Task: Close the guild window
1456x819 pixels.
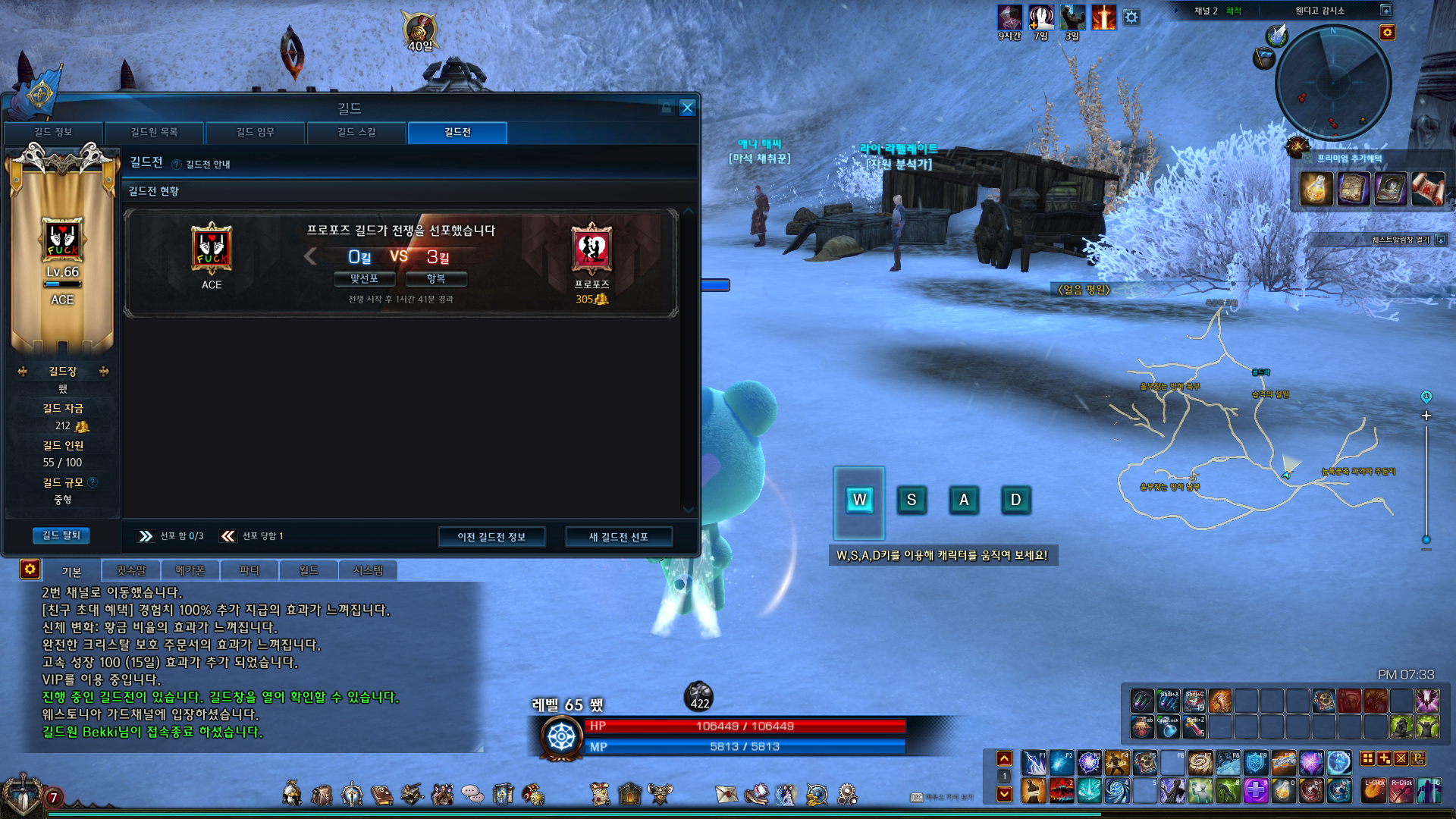Action: pos(687,108)
